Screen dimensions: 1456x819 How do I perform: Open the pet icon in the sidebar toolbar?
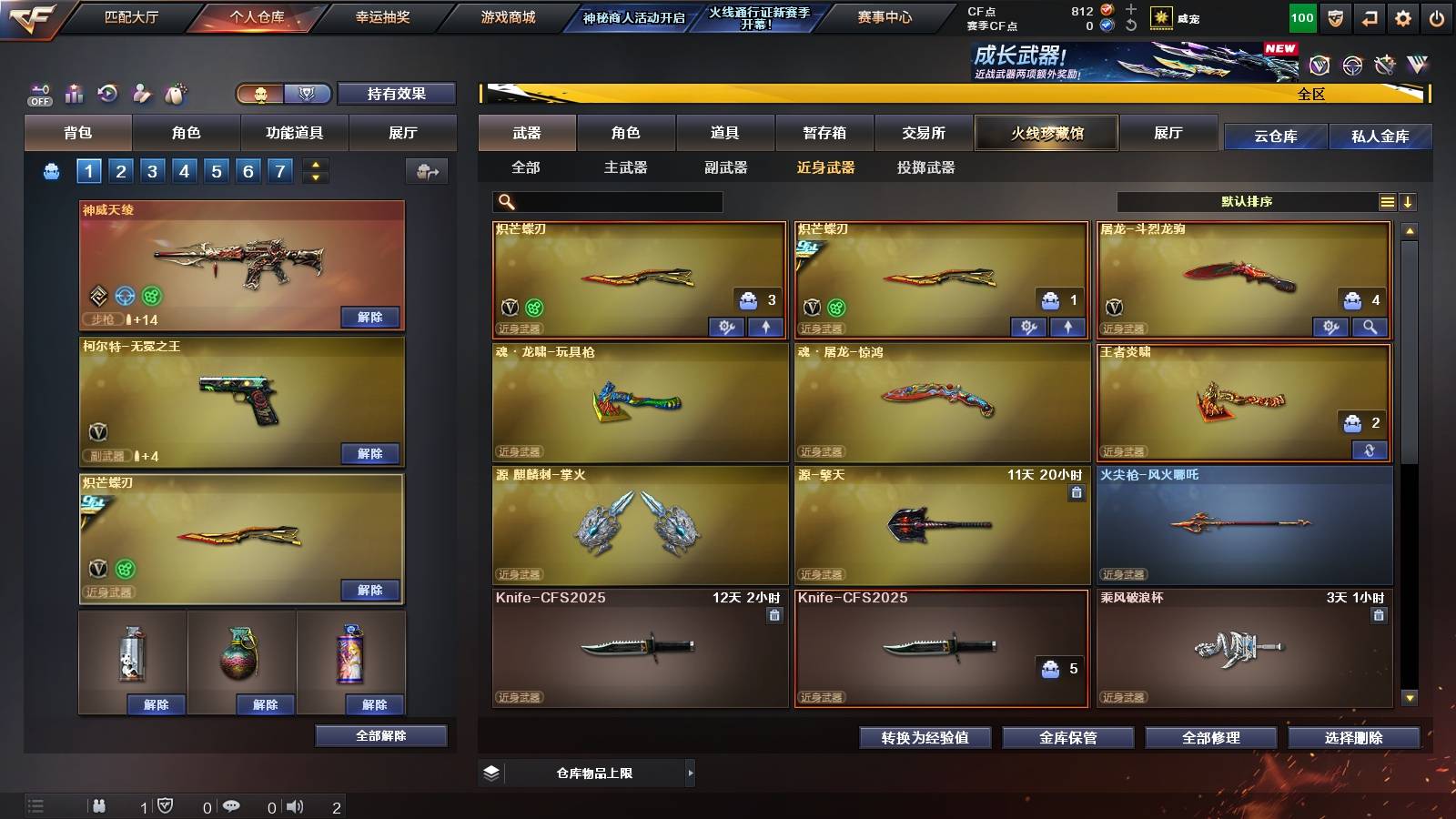pos(173,93)
